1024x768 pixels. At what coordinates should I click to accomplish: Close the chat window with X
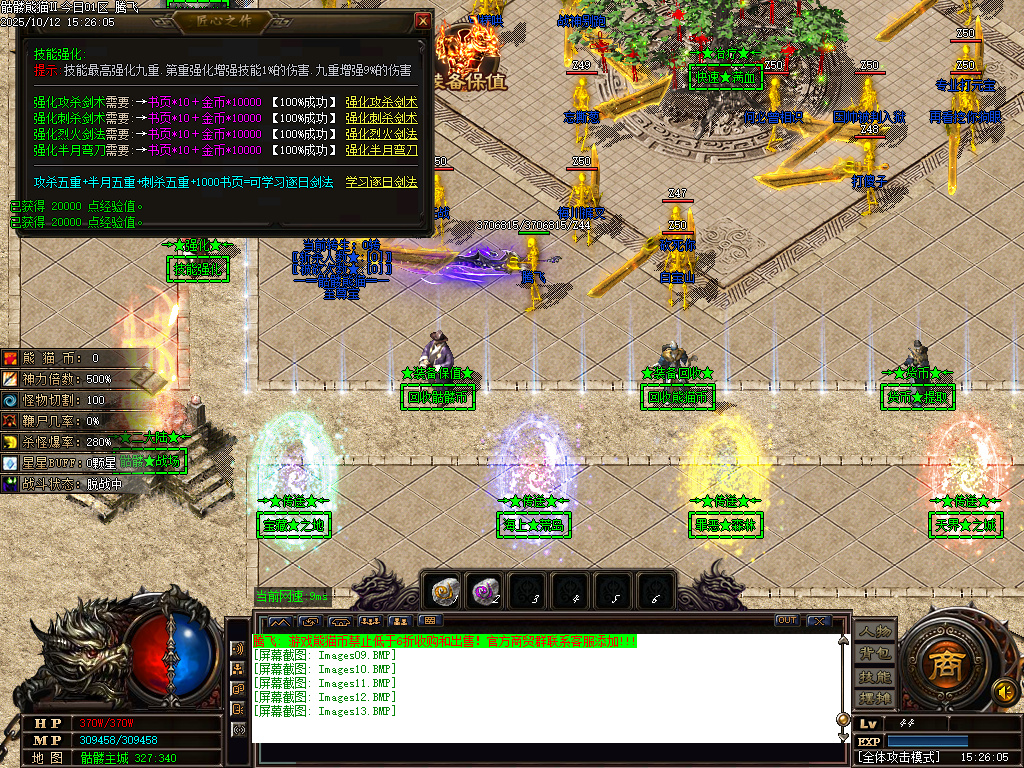pos(819,621)
